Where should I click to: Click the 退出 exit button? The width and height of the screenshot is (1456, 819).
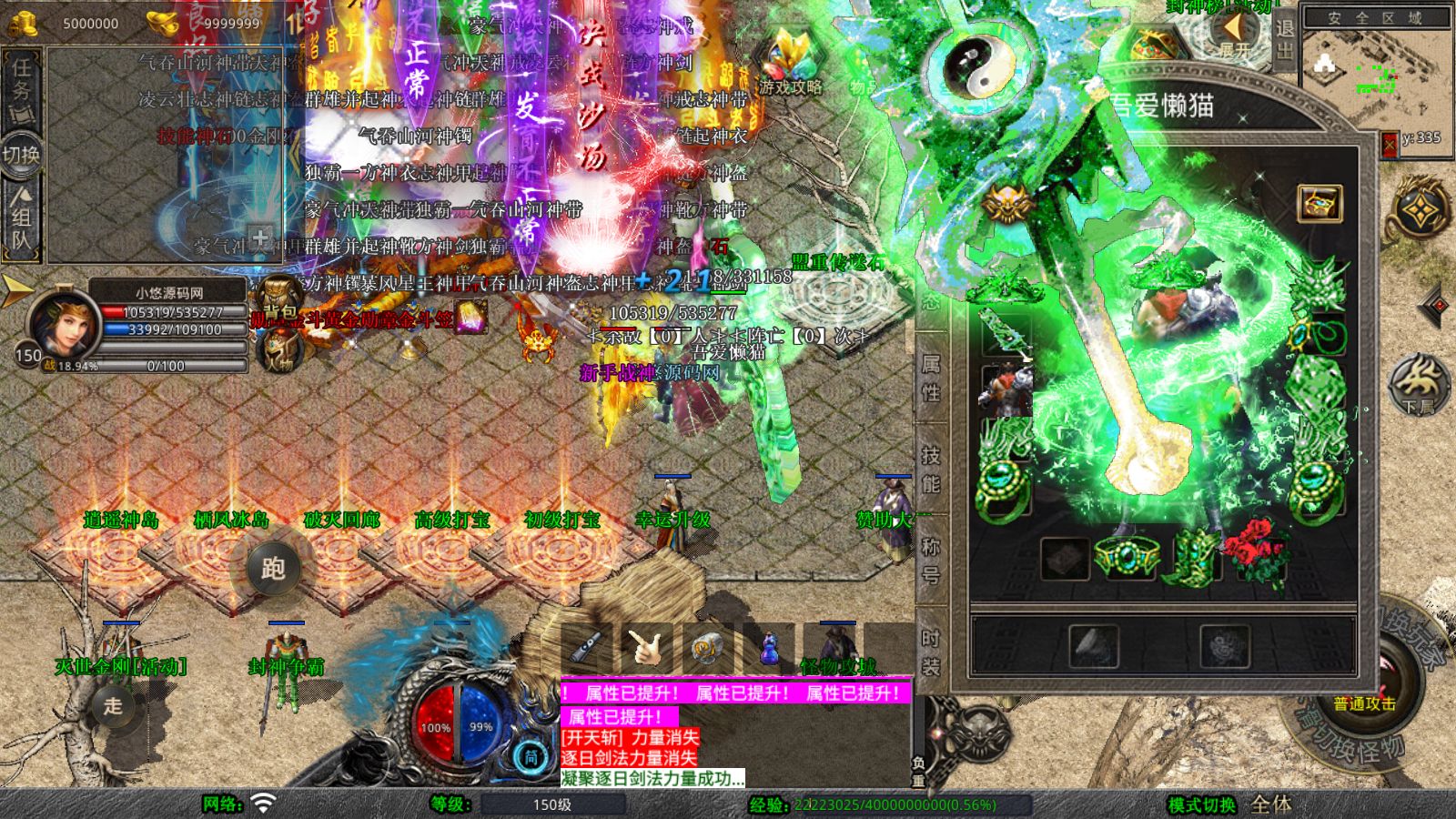1284,41
